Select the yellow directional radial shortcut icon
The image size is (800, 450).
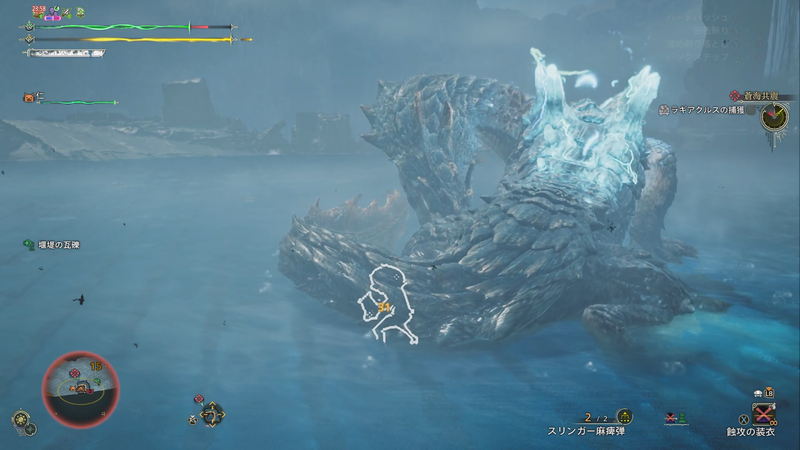point(212,412)
